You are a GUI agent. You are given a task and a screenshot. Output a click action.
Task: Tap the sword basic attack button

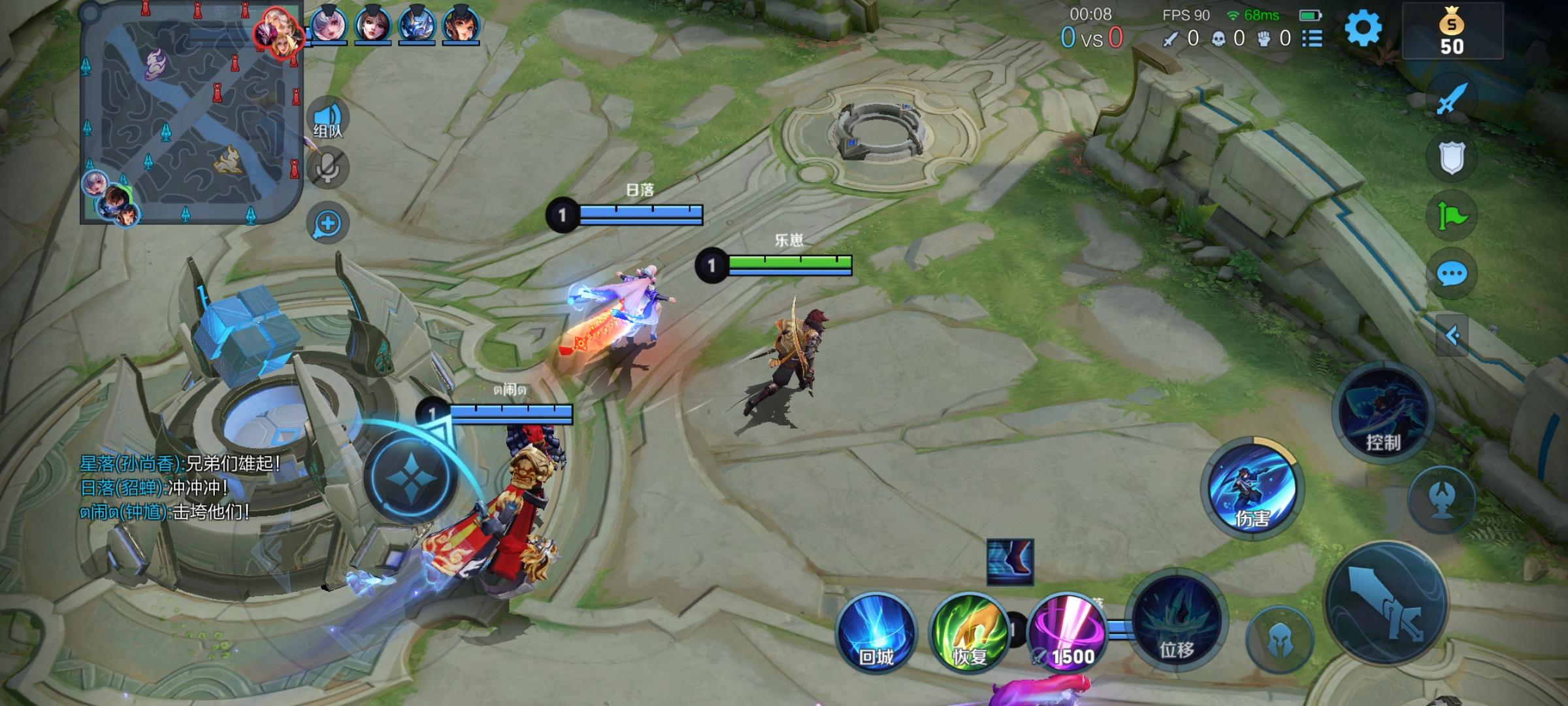coord(1386,603)
